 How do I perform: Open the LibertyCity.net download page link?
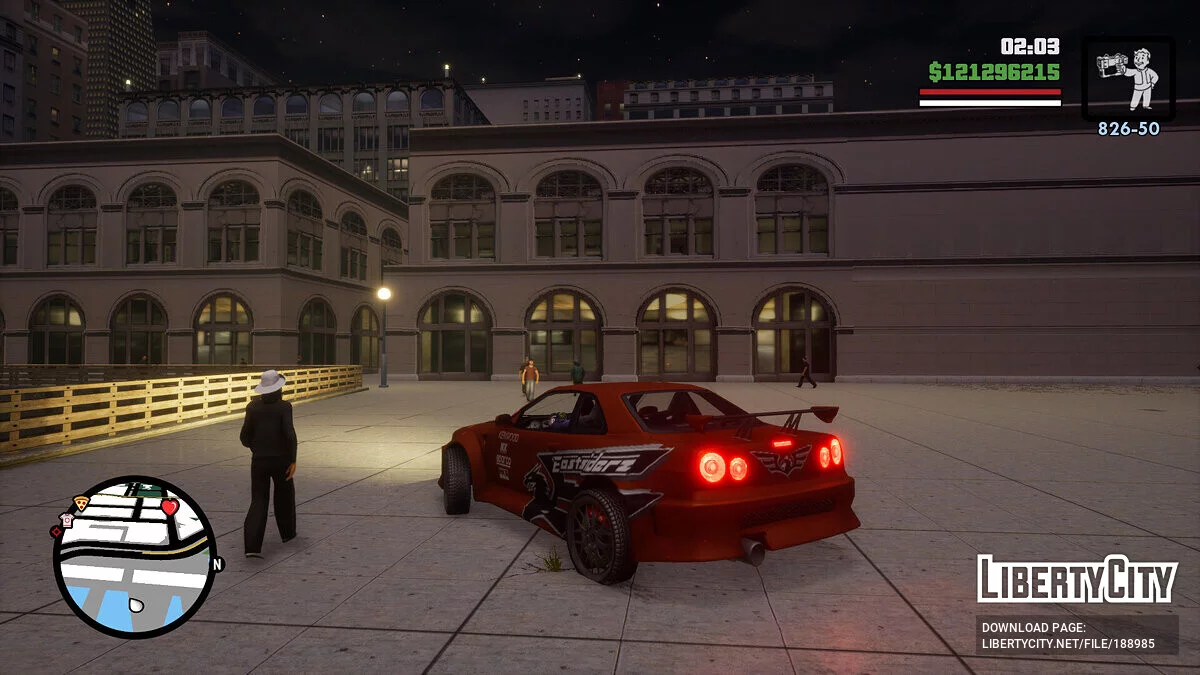tap(1077, 635)
